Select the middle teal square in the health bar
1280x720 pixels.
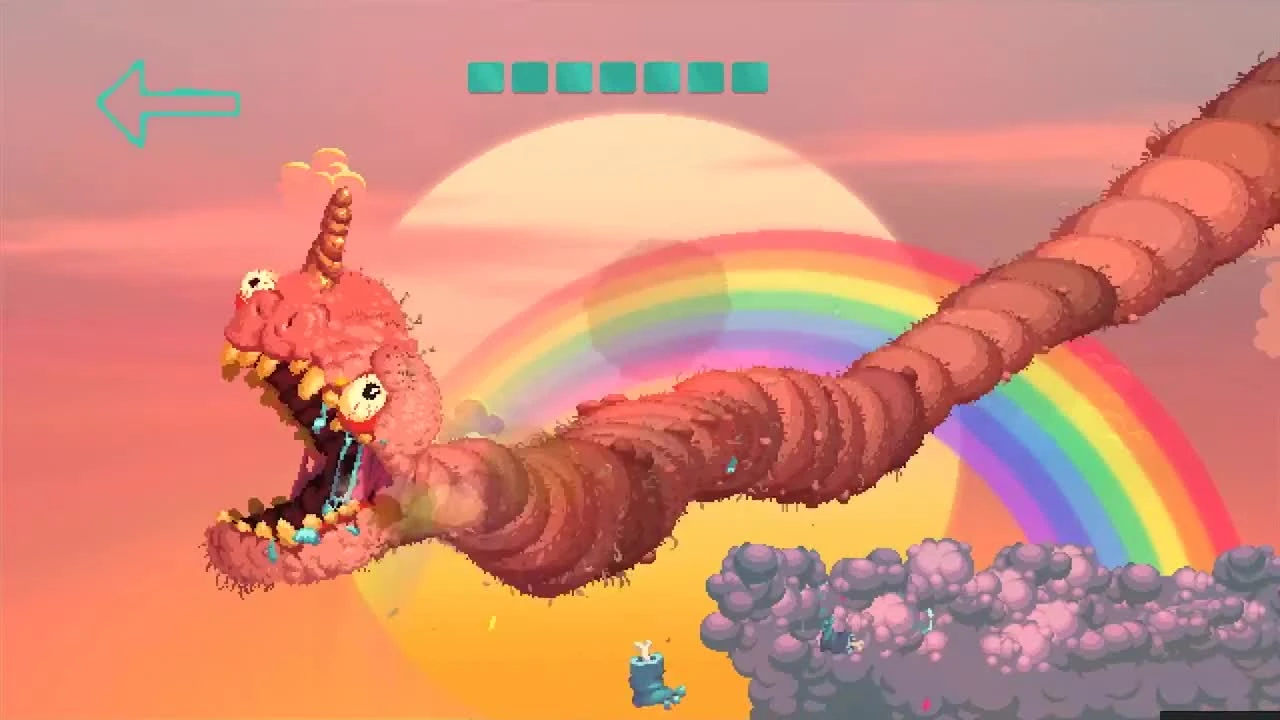[615, 77]
